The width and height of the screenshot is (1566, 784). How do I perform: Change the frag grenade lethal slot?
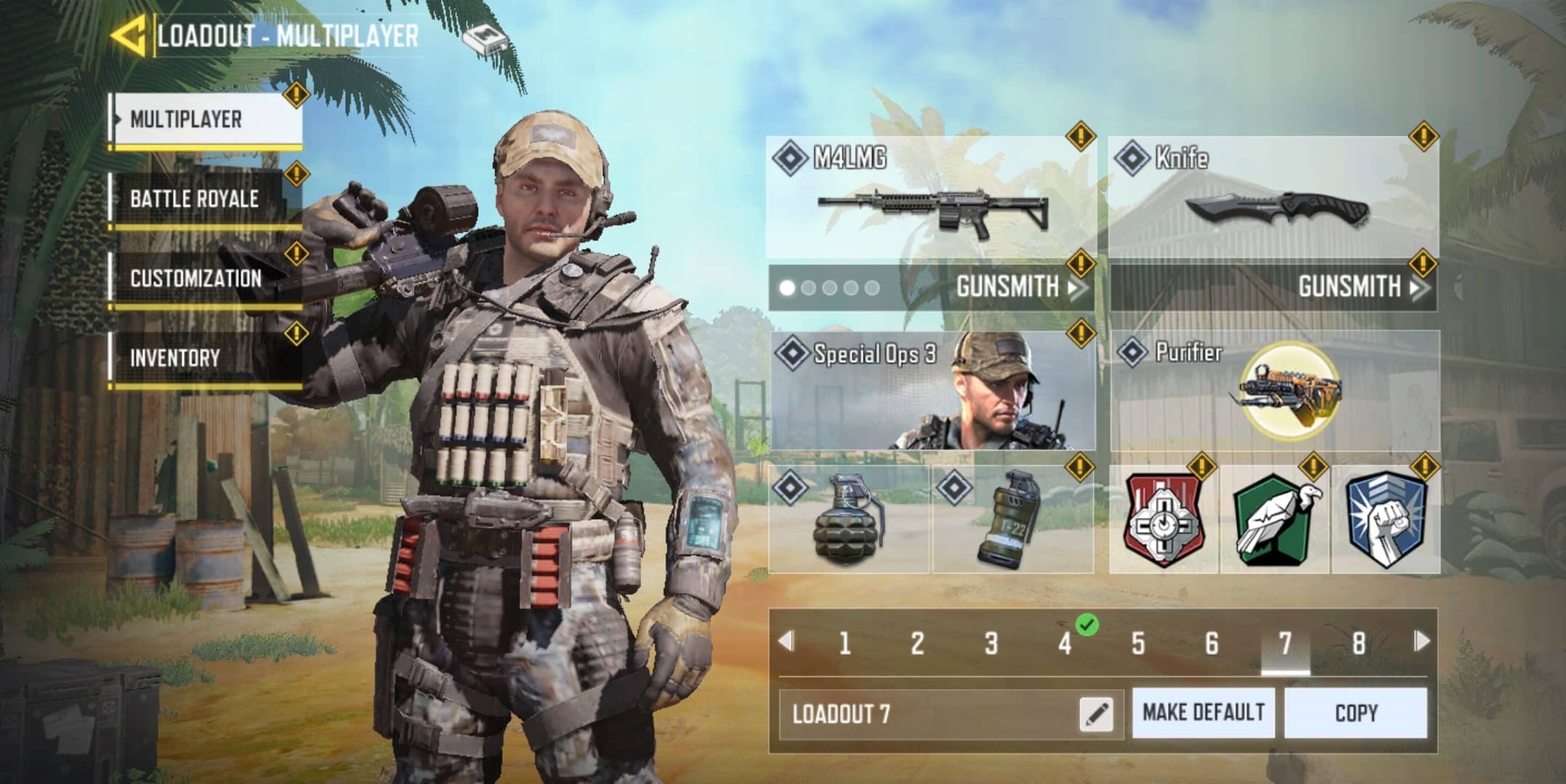click(x=848, y=520)
